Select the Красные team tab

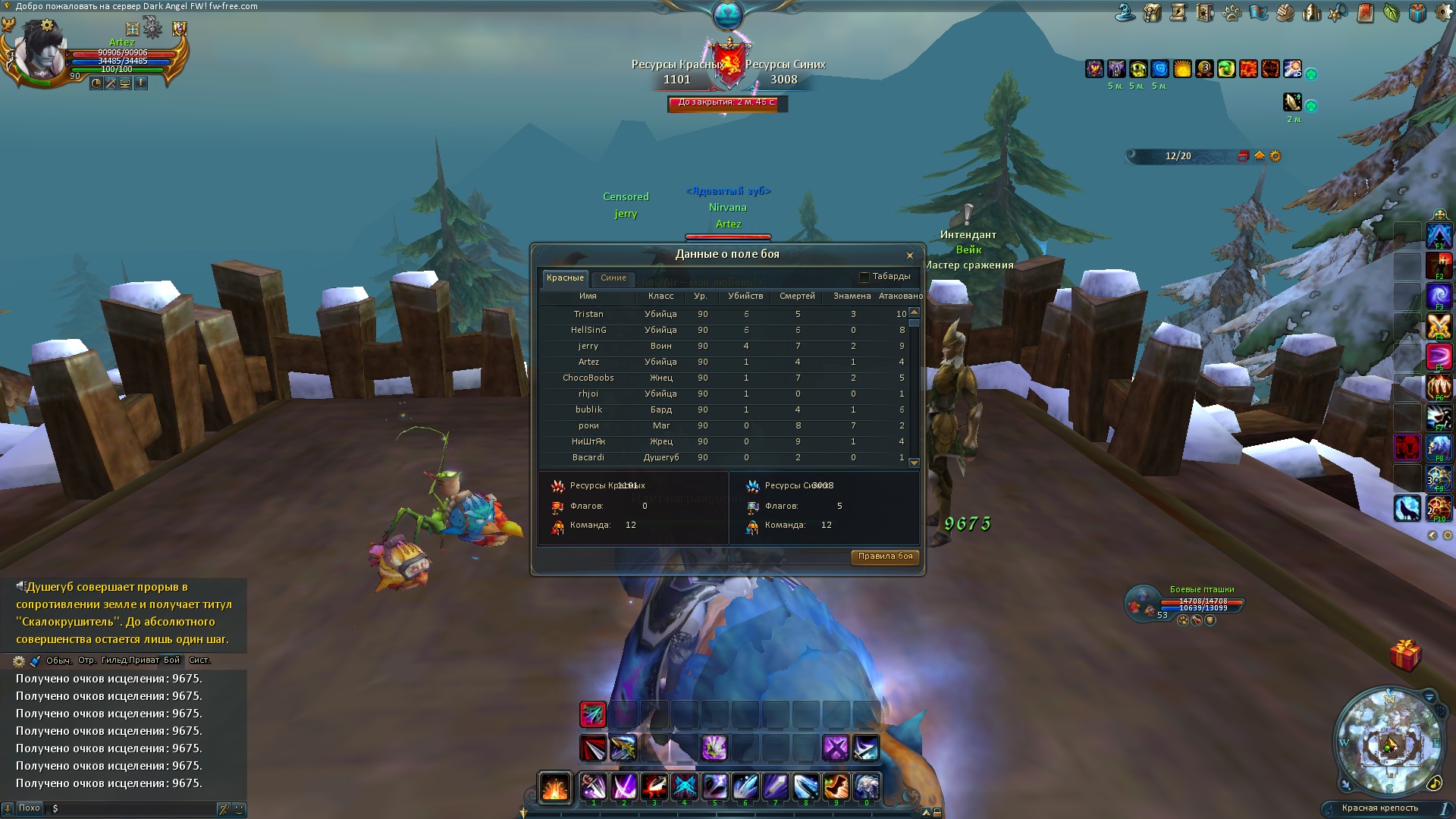pyautogui.click(x=565, y=278)
